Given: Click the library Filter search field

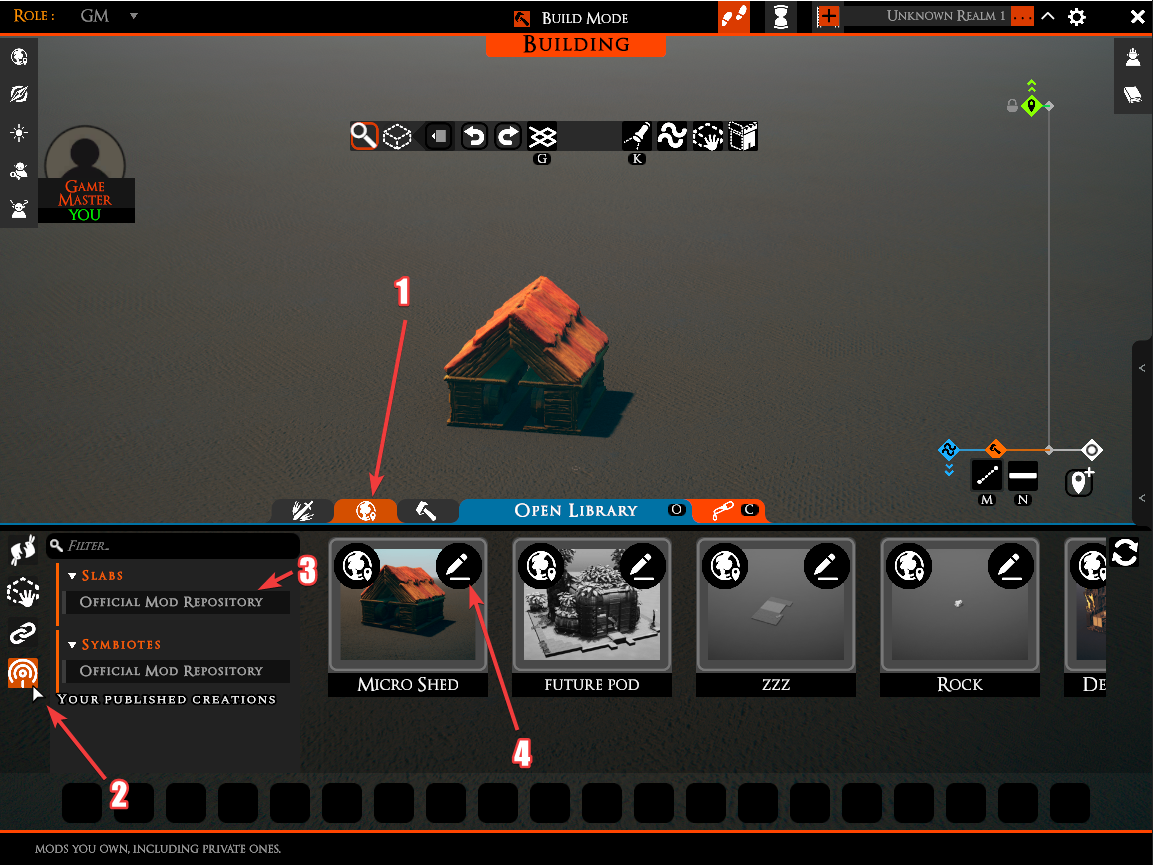Looking at the screenshot, I should pyautogui.click(x=175, y=546).
